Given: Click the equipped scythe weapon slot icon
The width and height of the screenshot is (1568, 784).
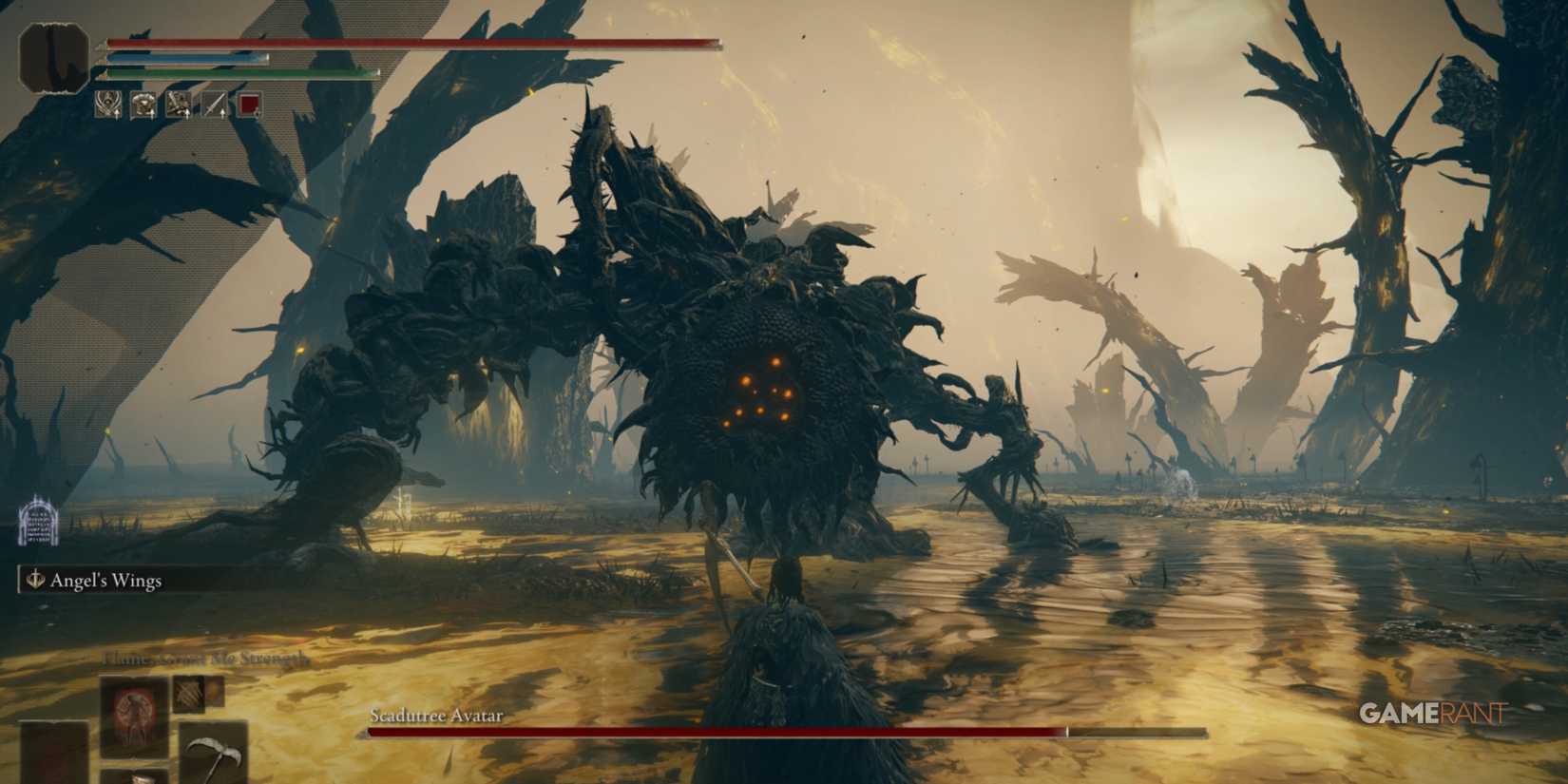Looking at the screenshot, I should coord(214,751).
